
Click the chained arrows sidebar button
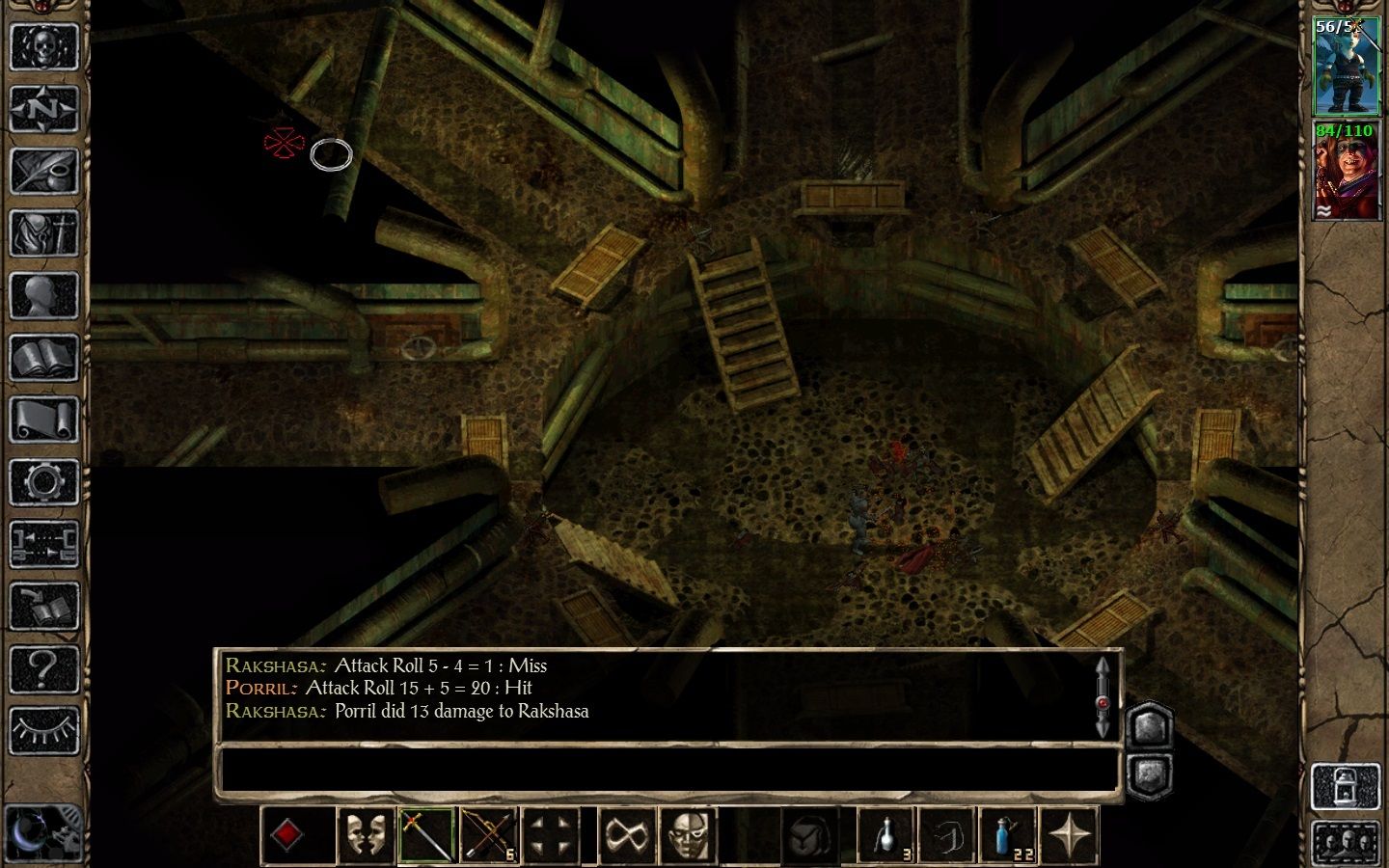43,545
